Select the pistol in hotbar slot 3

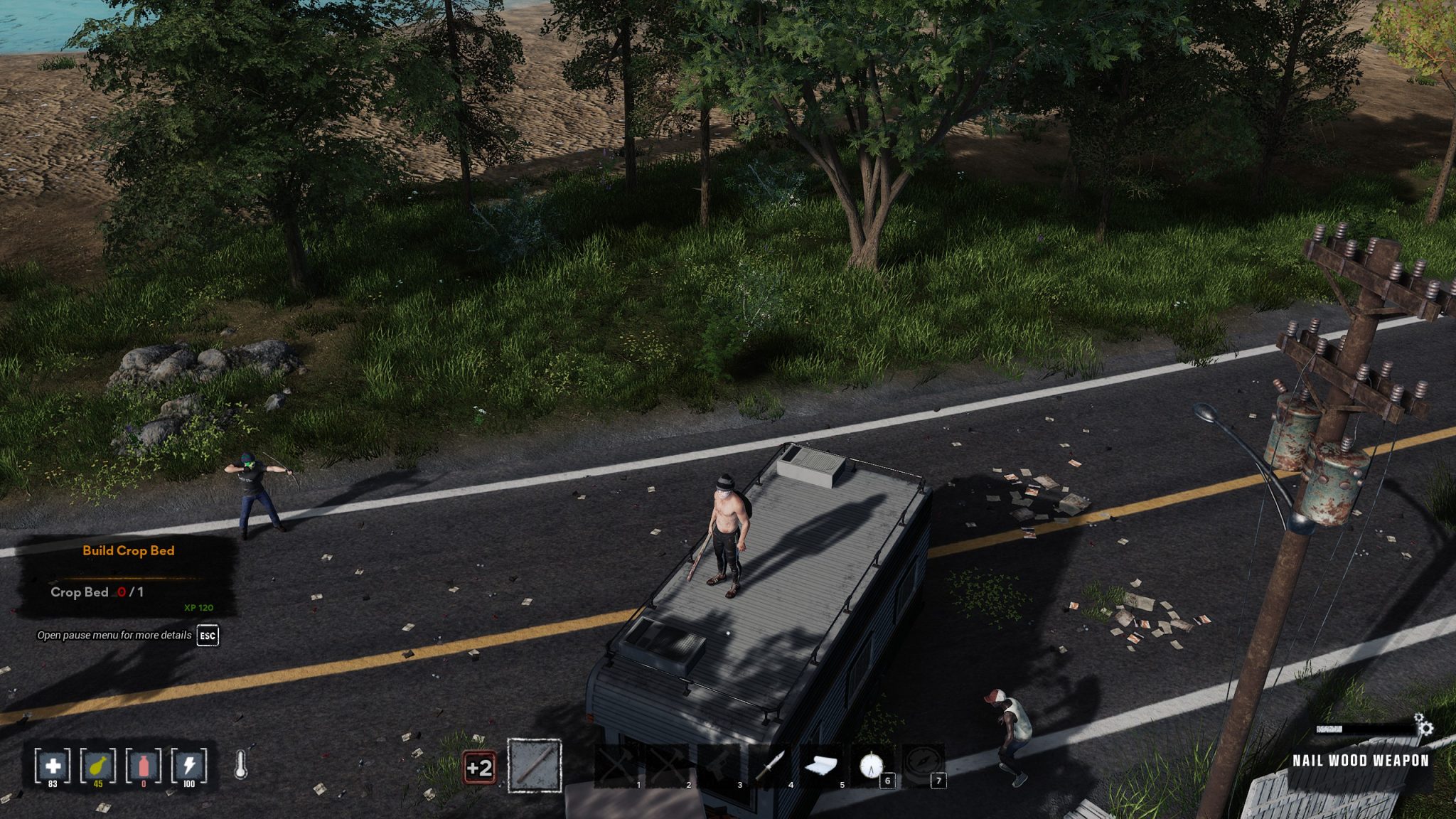coord(719,766)
